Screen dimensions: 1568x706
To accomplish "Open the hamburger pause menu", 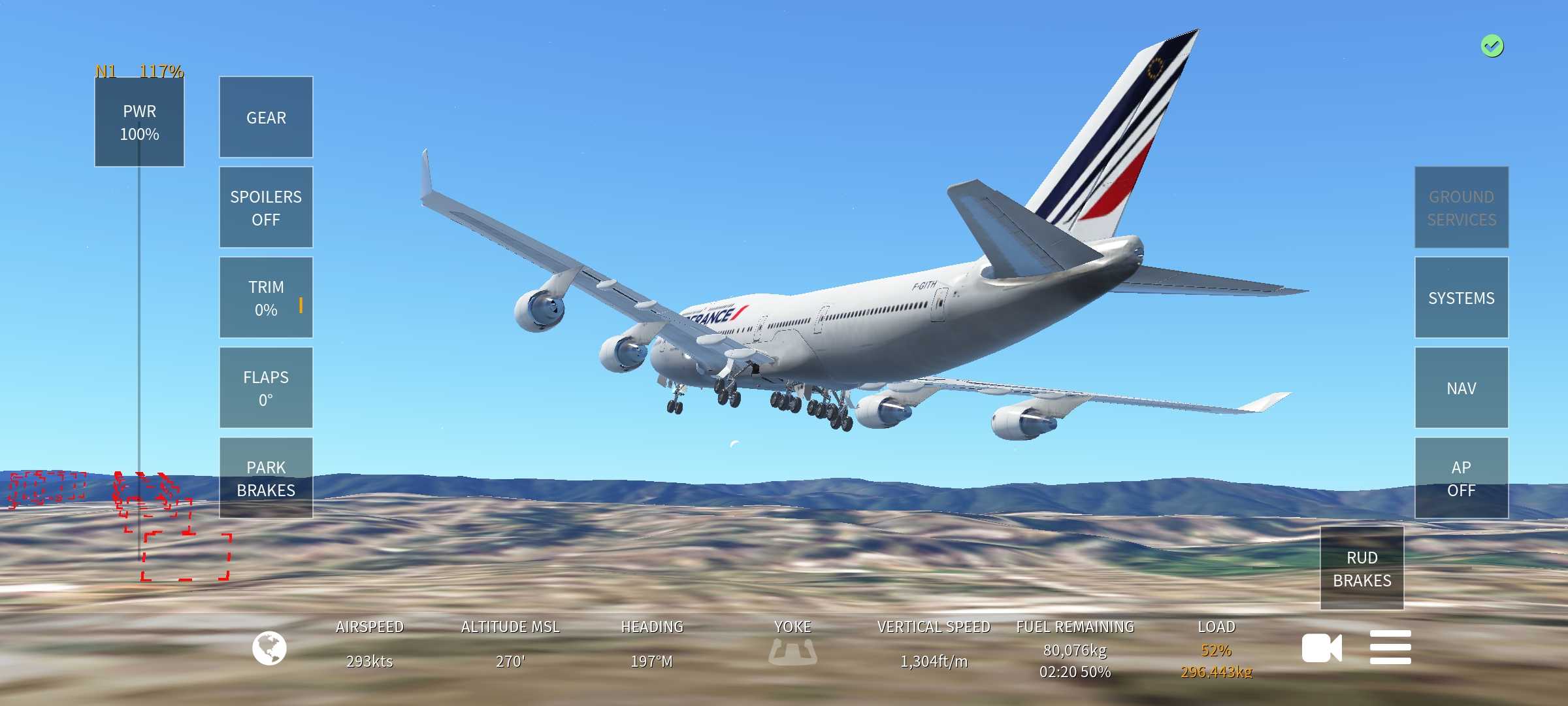I will (1390, 648).
